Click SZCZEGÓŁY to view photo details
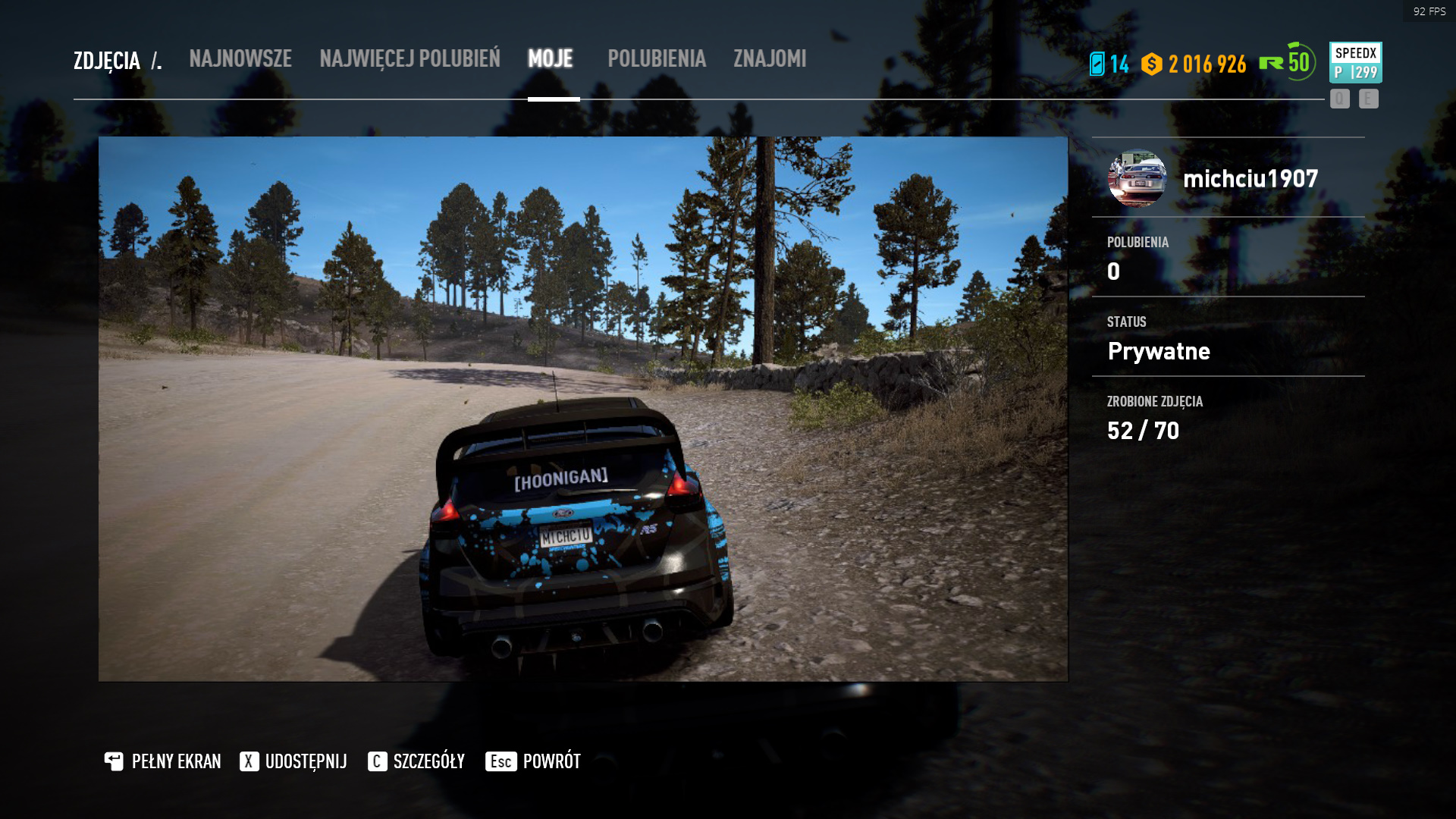1456x819 pixels. tap(429, 761)
